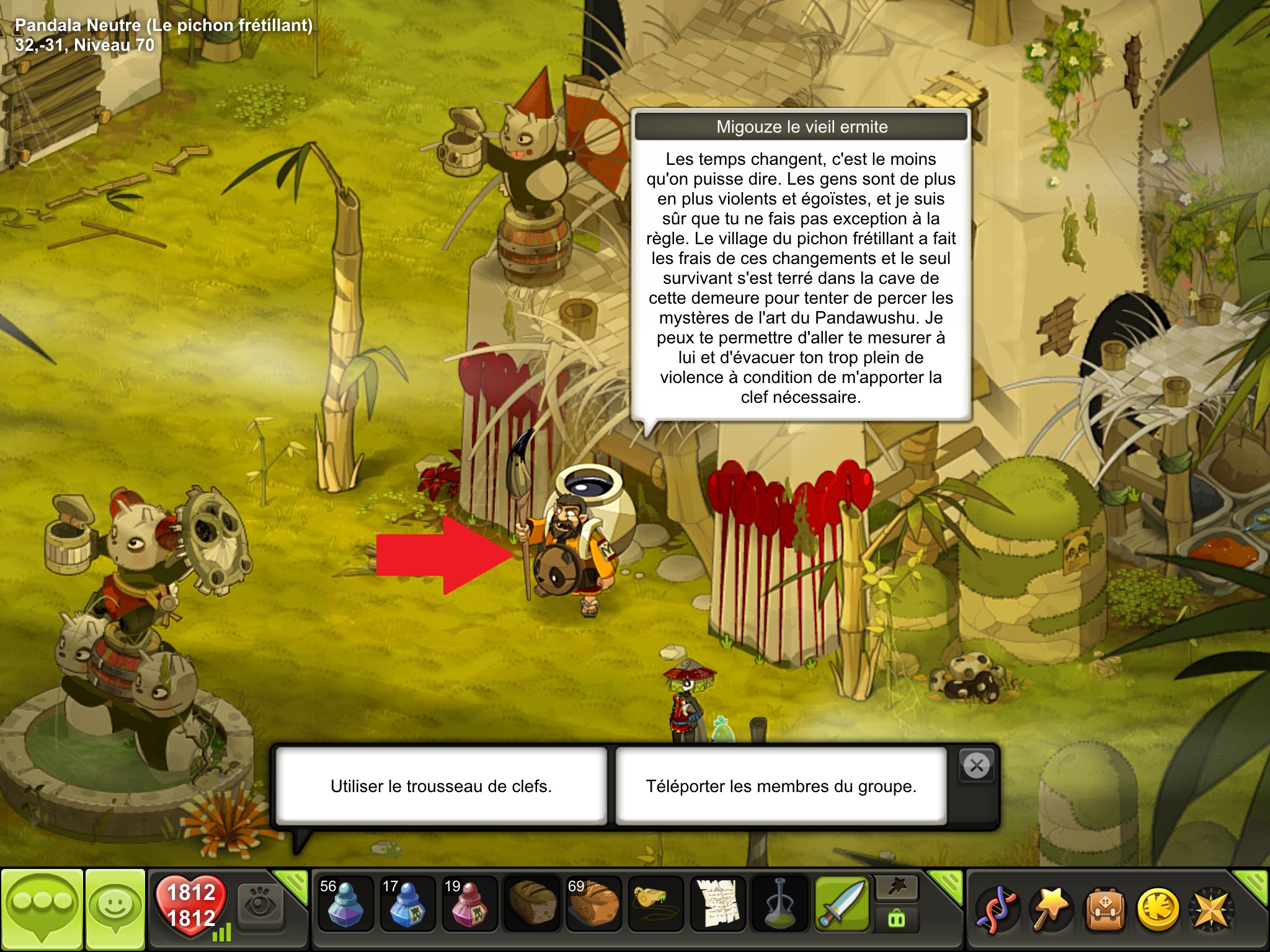Screen dimensions: 1270x952
Task: Choose 'Utiliser le trousseau de clefs' reply
Action: coord(441,786)
